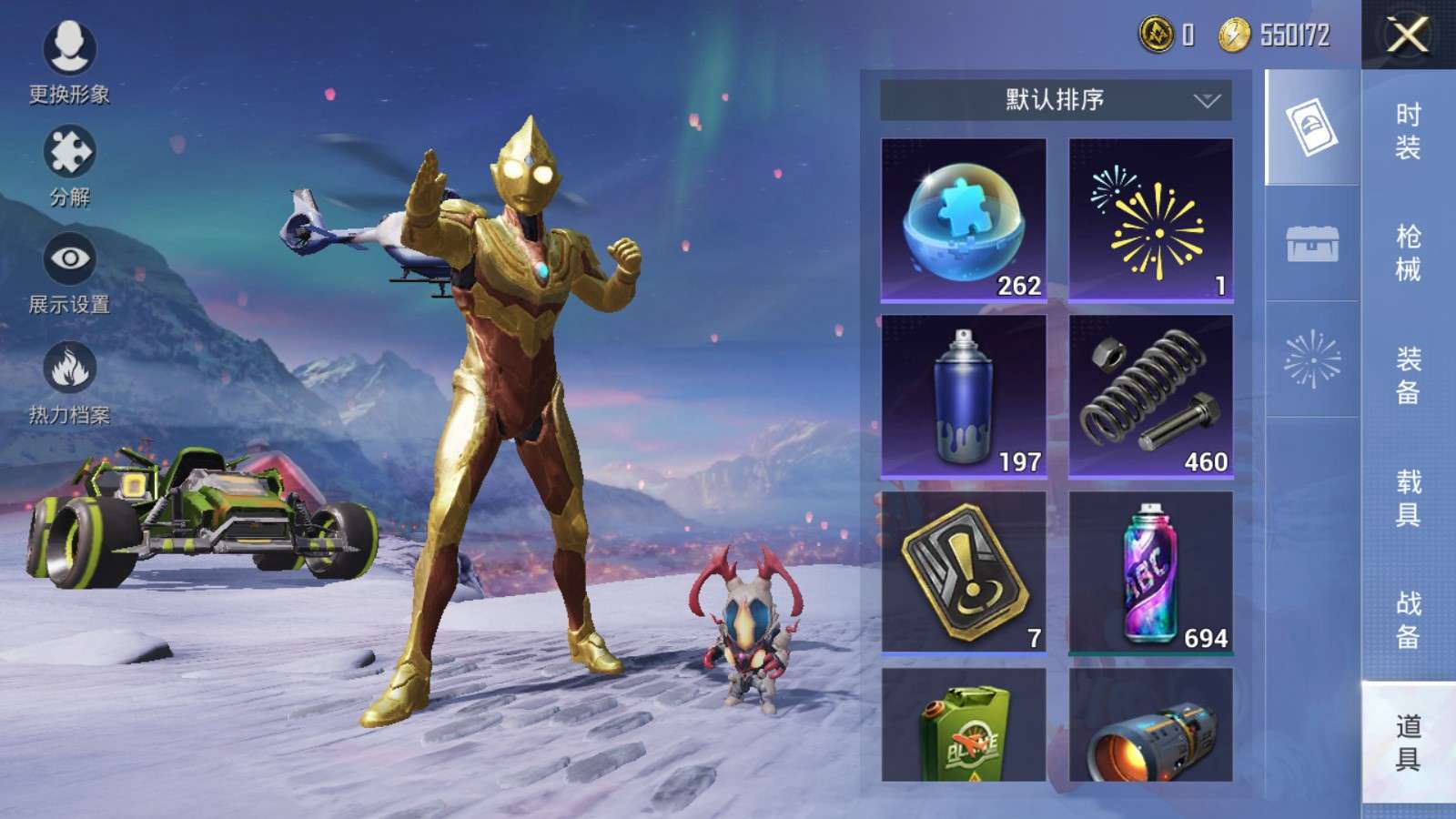Switch to the 时装 outfits tab
The height and width of the screenshot is (819, 1456).
point(1408,131)
